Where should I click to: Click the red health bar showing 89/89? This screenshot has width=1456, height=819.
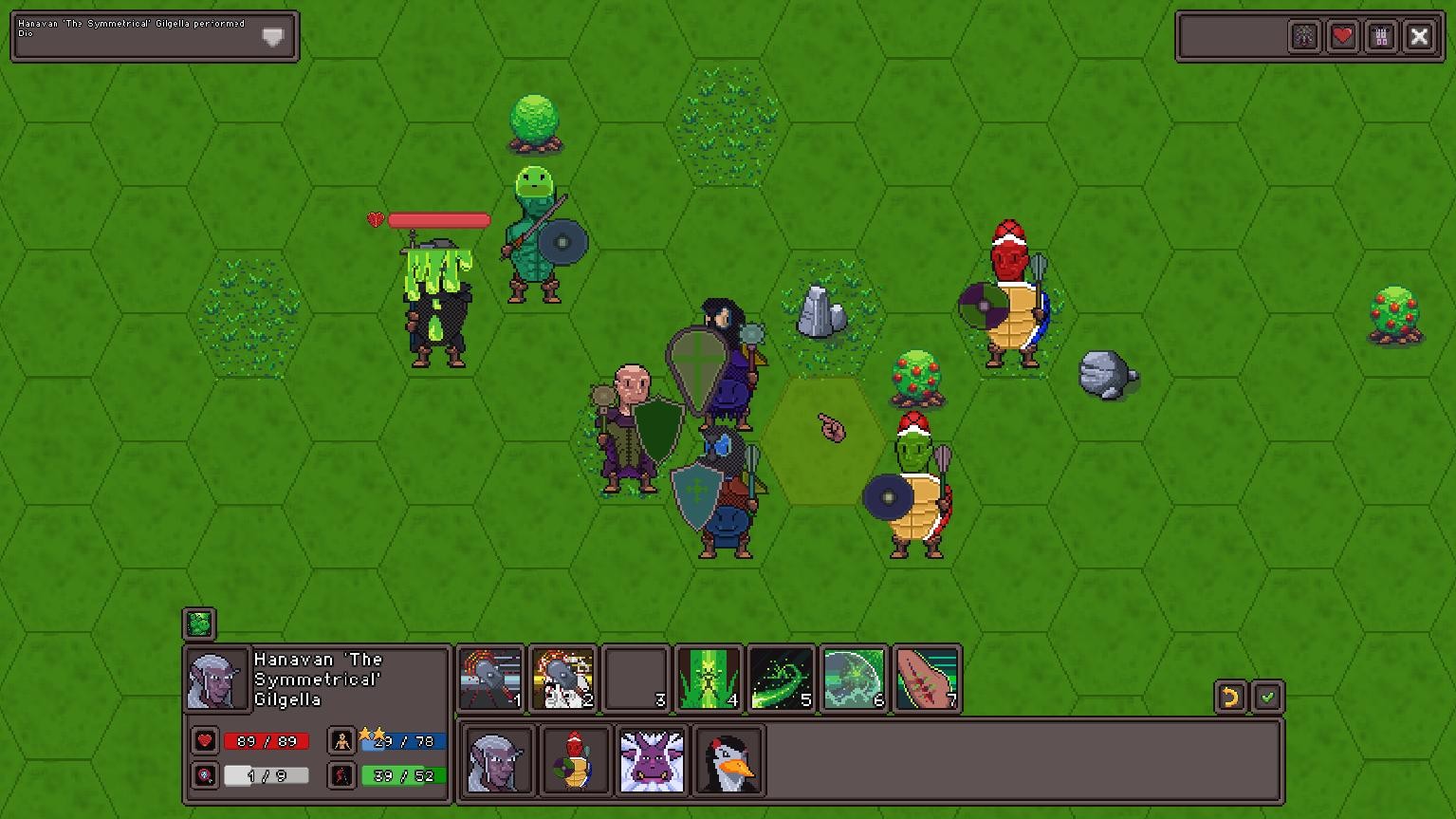266,741
